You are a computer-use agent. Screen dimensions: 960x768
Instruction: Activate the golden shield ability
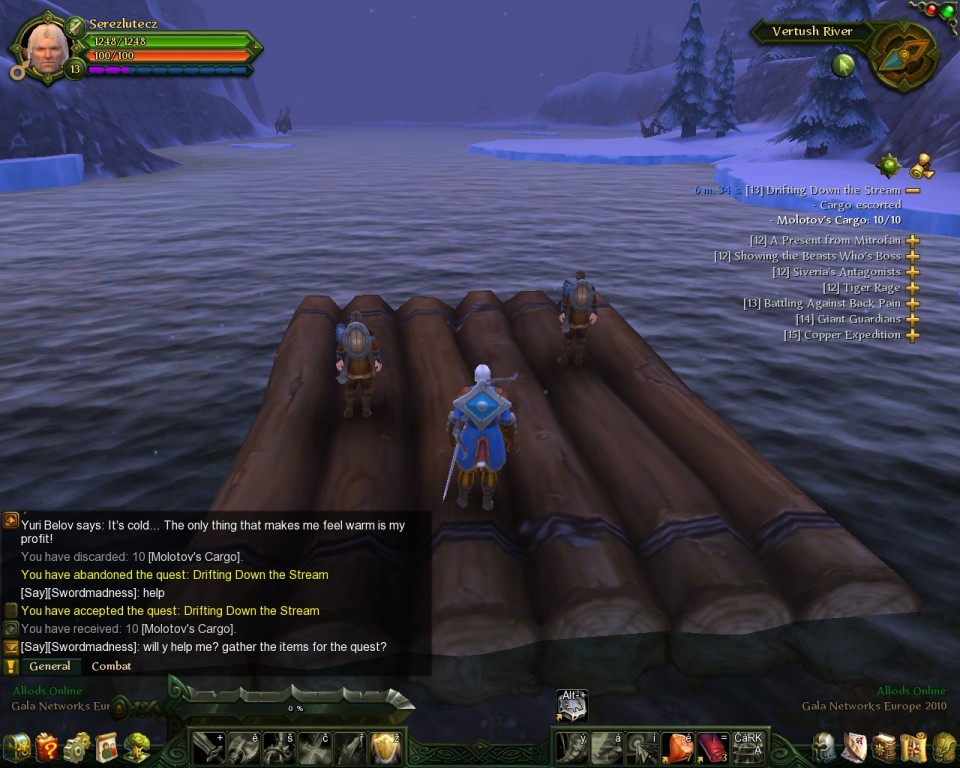coord(385,747)
